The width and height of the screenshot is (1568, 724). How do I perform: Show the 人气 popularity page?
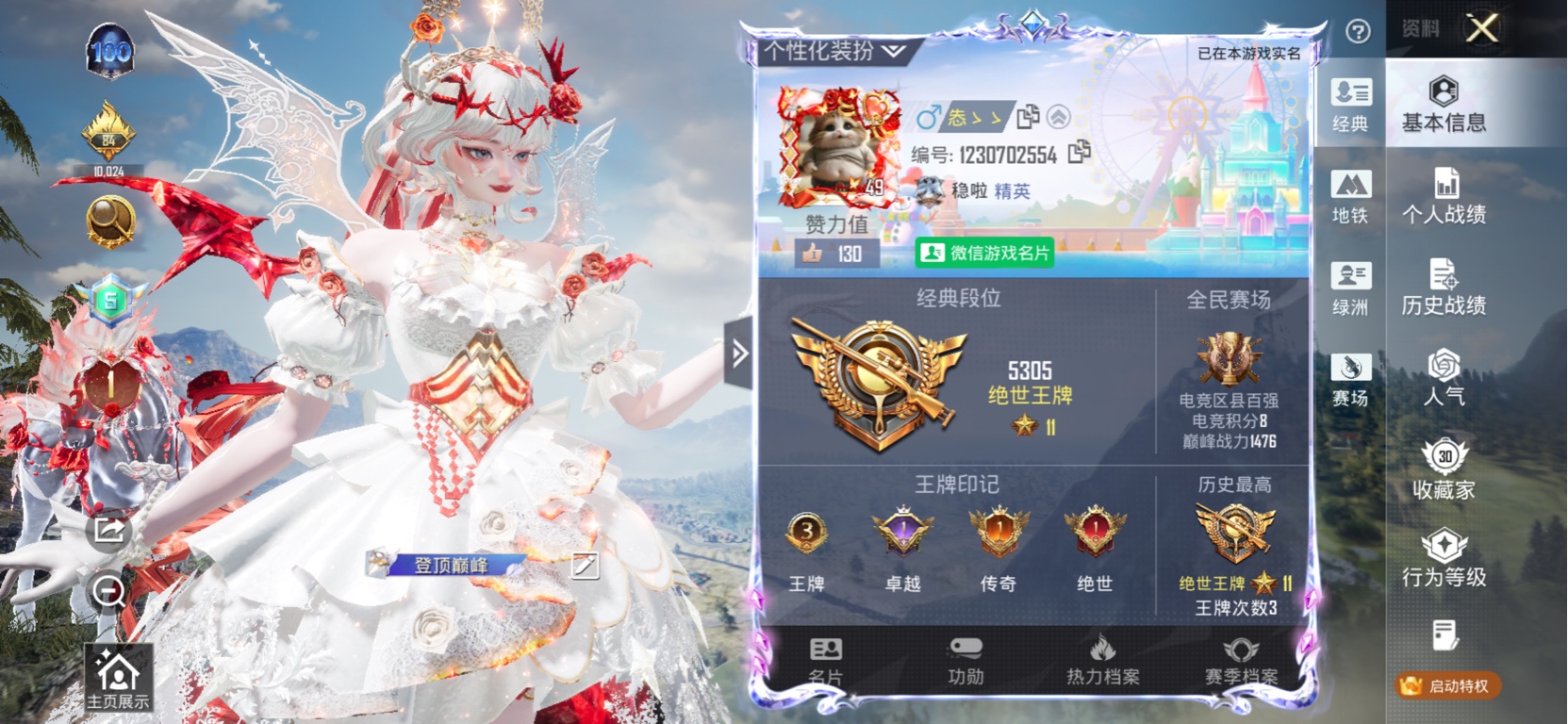[x=1444, y=378]
